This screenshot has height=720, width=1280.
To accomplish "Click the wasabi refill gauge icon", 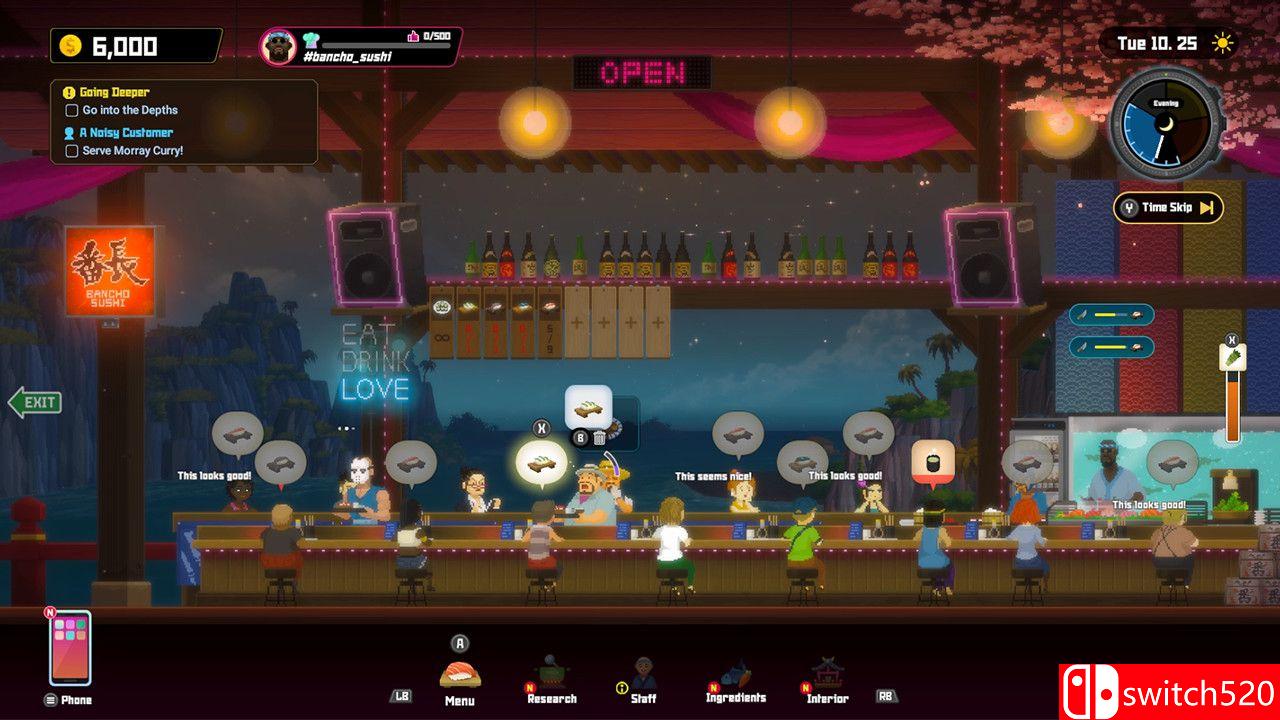I will coord(1233,357).
